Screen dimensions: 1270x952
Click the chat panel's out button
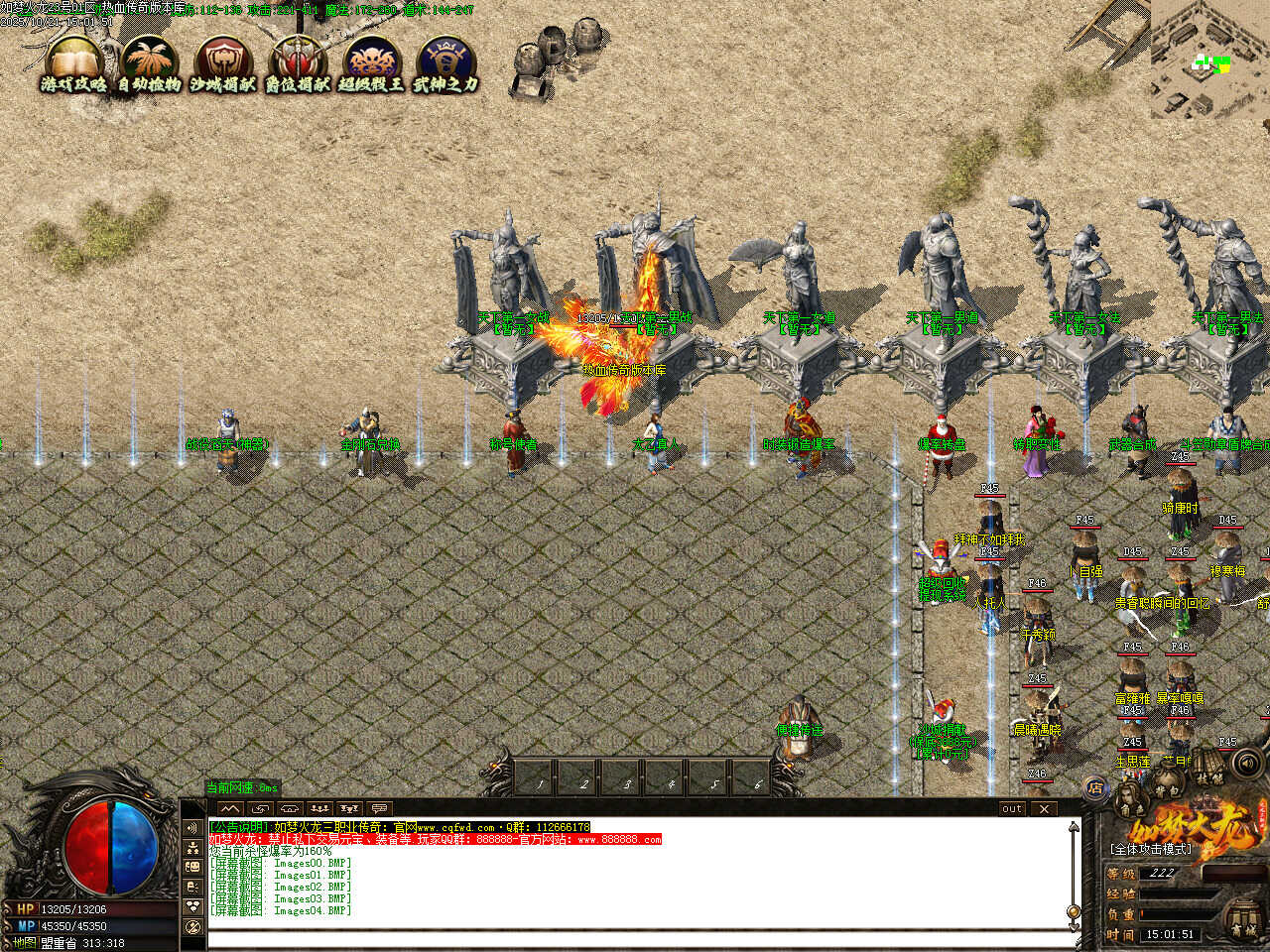(x=1012, y=808)
